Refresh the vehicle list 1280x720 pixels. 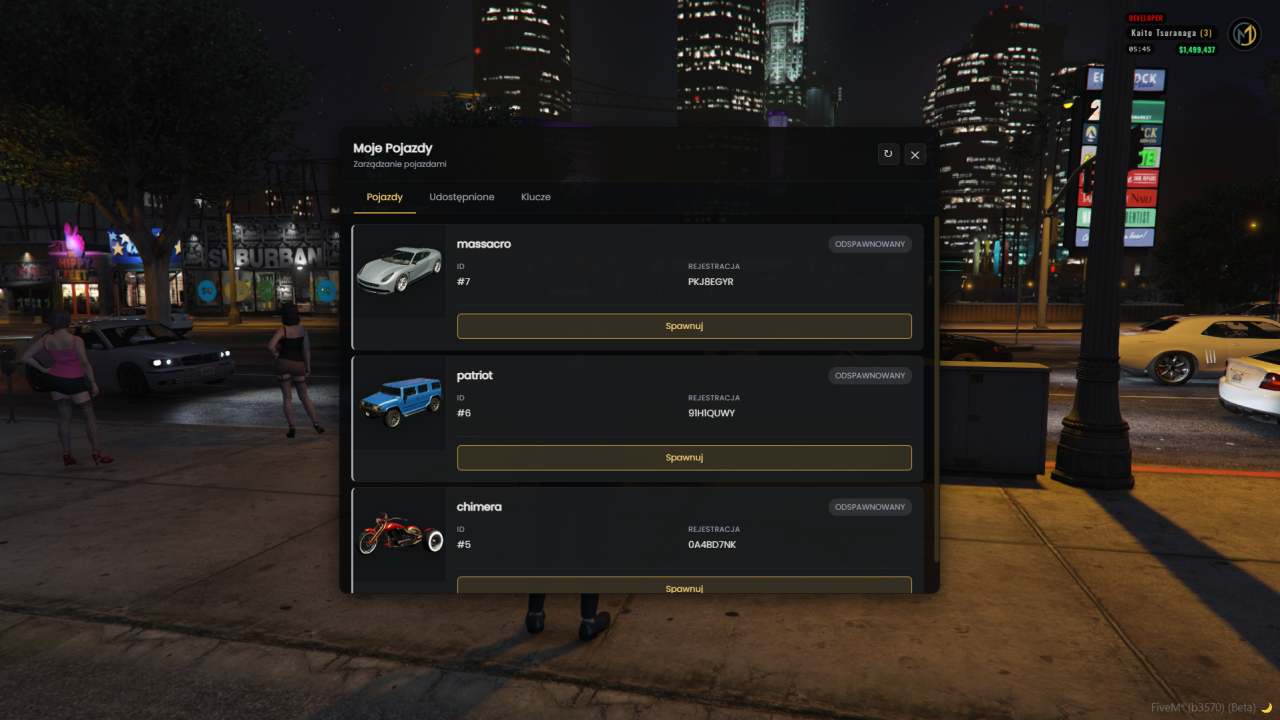(888, 154)
